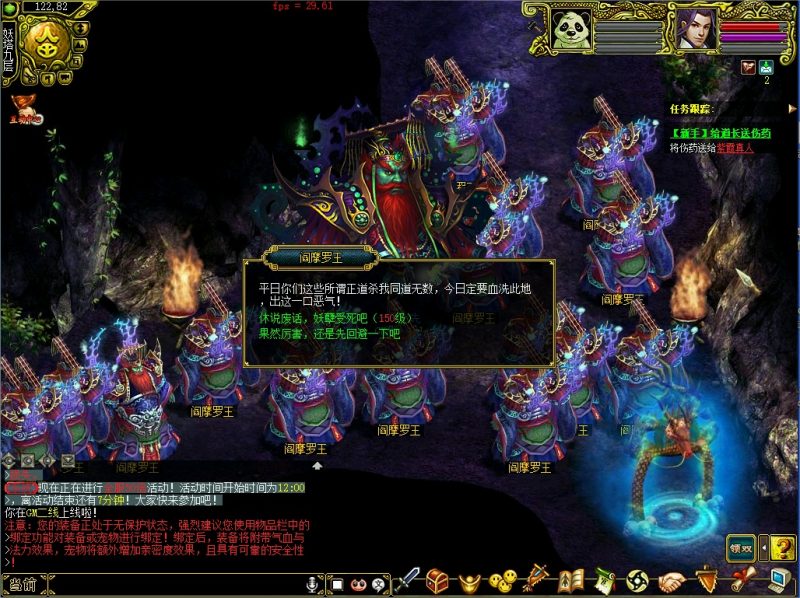Open the handshake icon
800x598 pixels.
672,579
